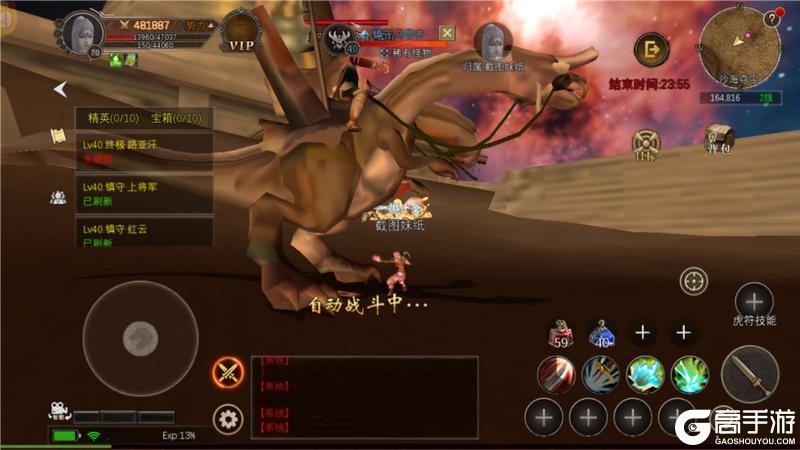Close the targeted enemy frame

pos(447,34)
